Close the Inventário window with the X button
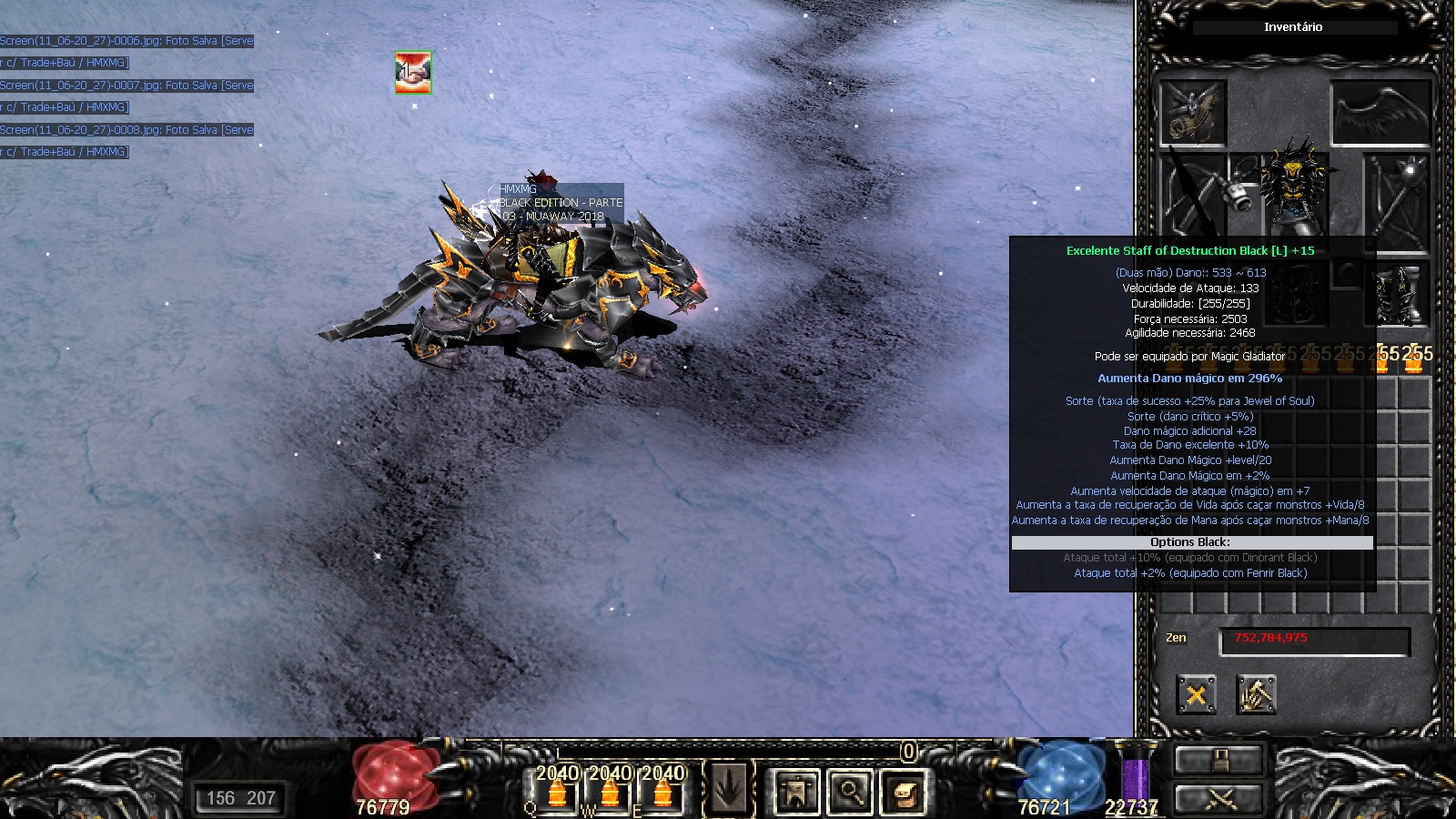The width and height of the screenshot is (1456, 819). (1196, 695)
